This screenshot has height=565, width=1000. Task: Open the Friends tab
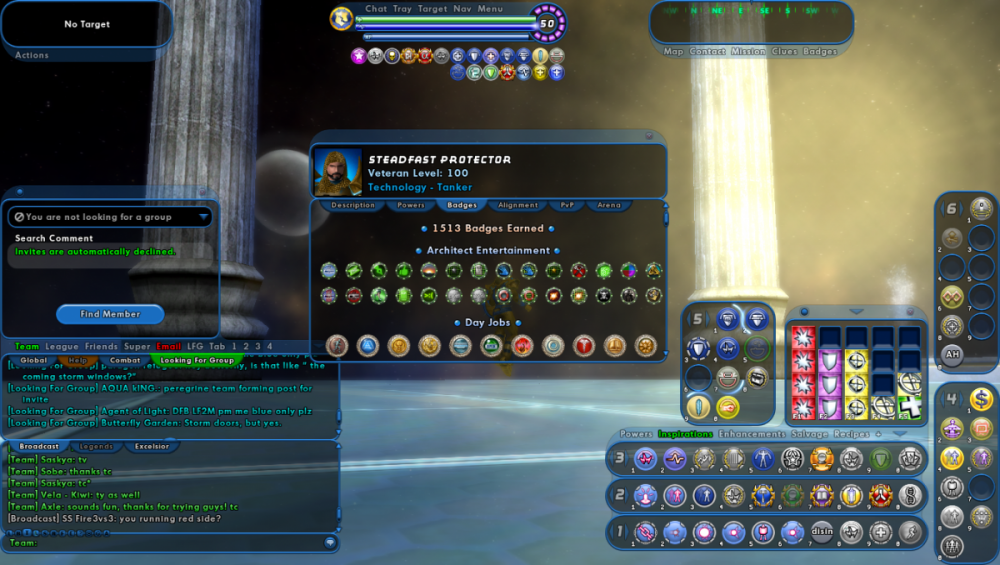[x=101, y=346]
